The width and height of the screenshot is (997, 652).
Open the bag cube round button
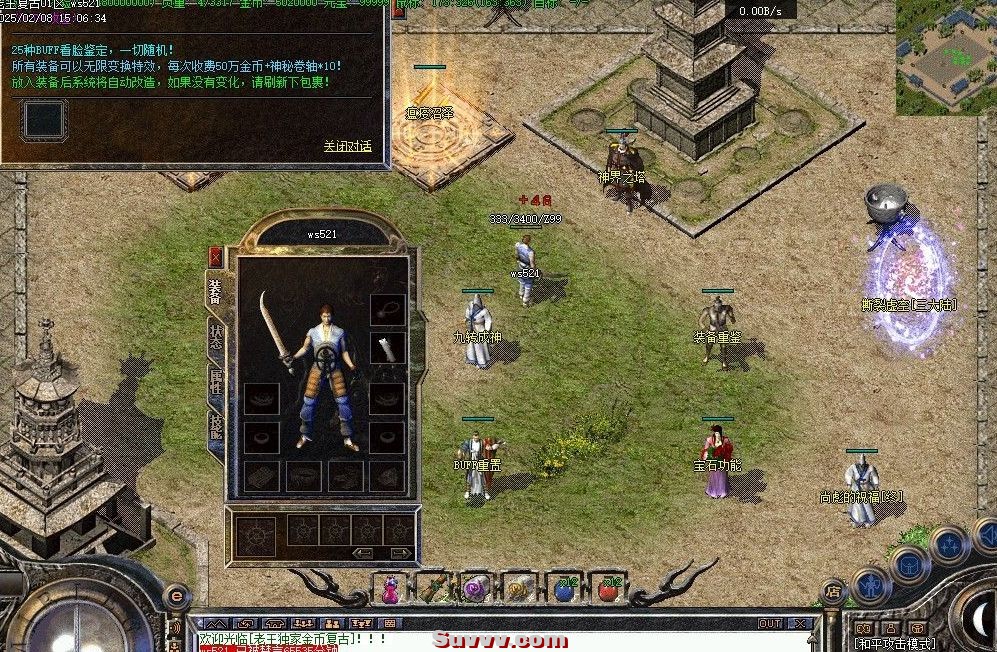tap(911, 564)
